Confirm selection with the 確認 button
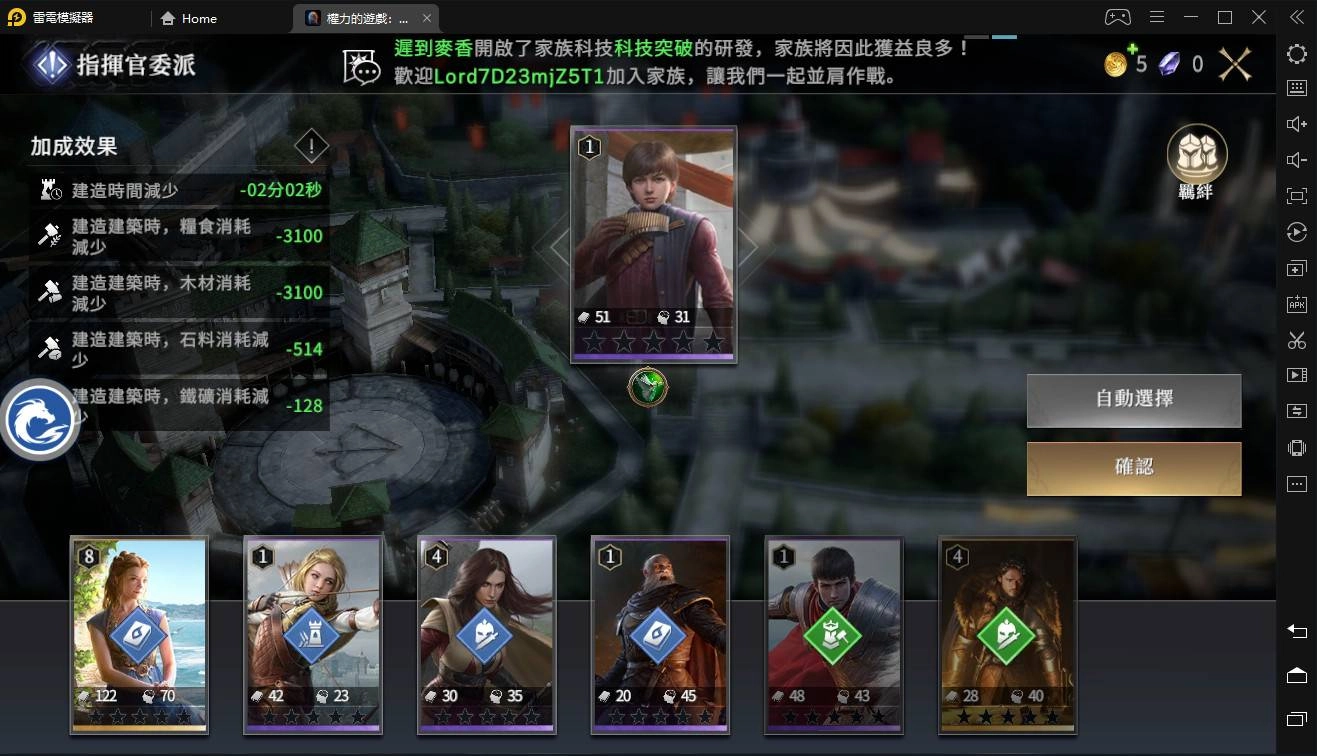Screen dimensions: 1317x756 [1133, 468]
